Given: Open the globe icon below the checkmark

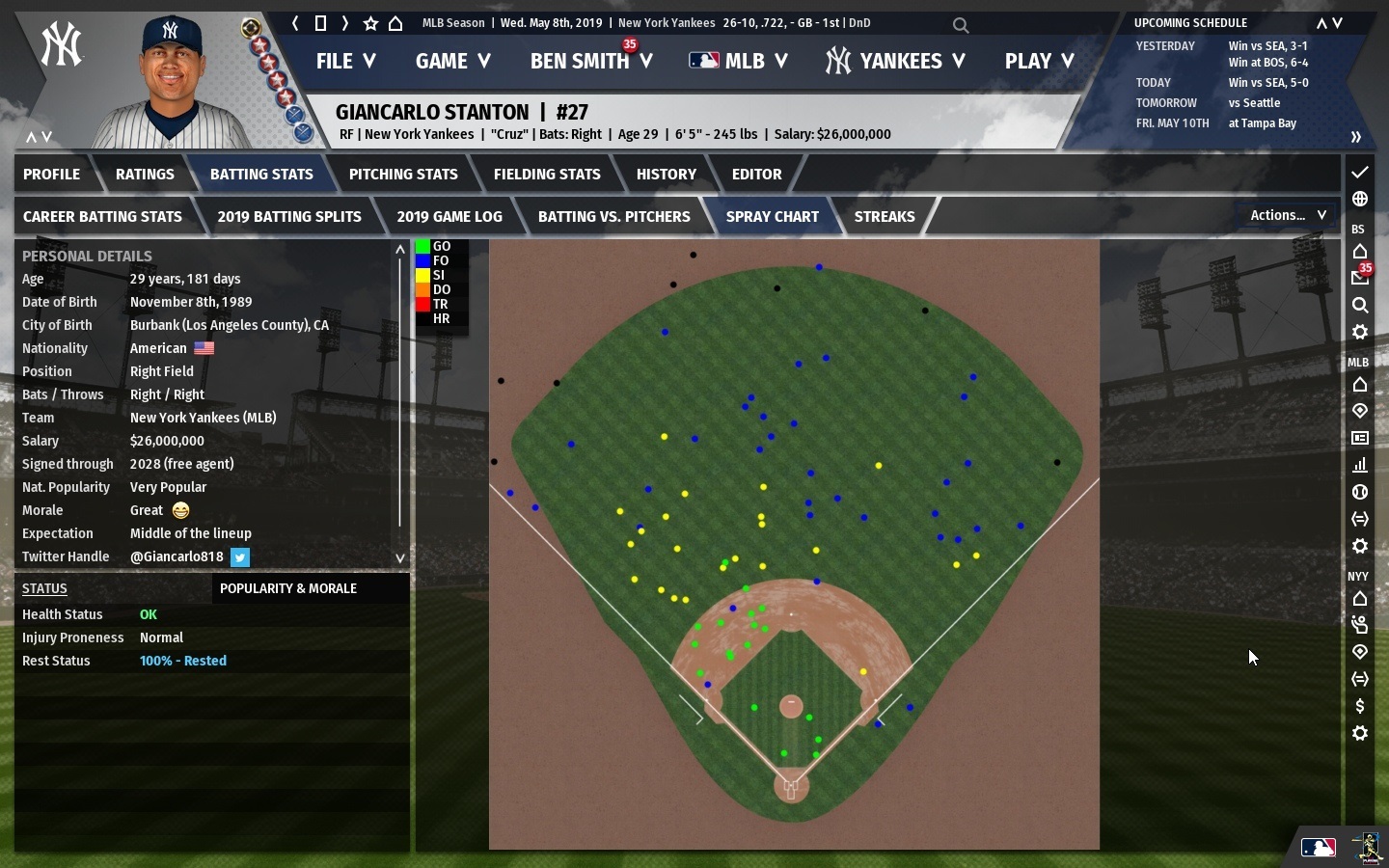Looking at the screenshot, I should [x=1360, y=200].
